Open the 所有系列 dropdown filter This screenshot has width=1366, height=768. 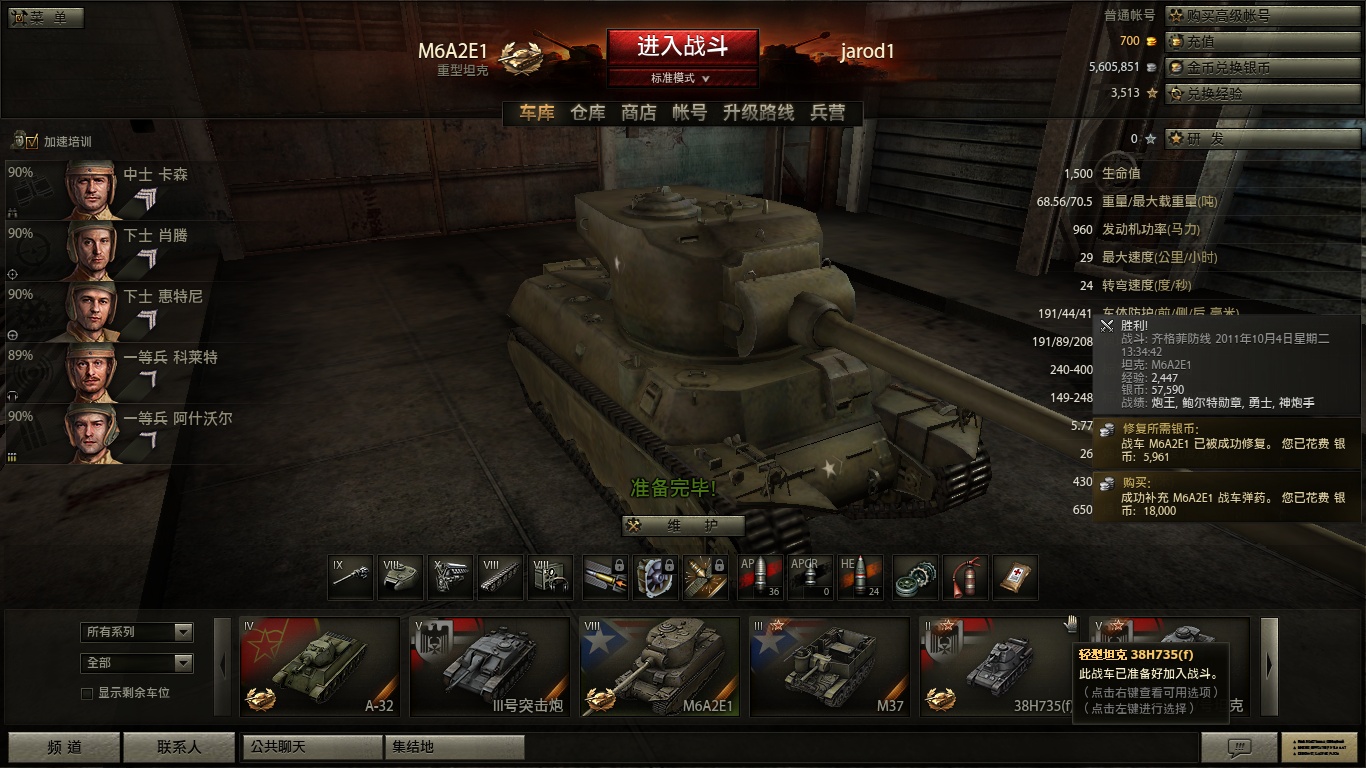[x=137, y=632]
